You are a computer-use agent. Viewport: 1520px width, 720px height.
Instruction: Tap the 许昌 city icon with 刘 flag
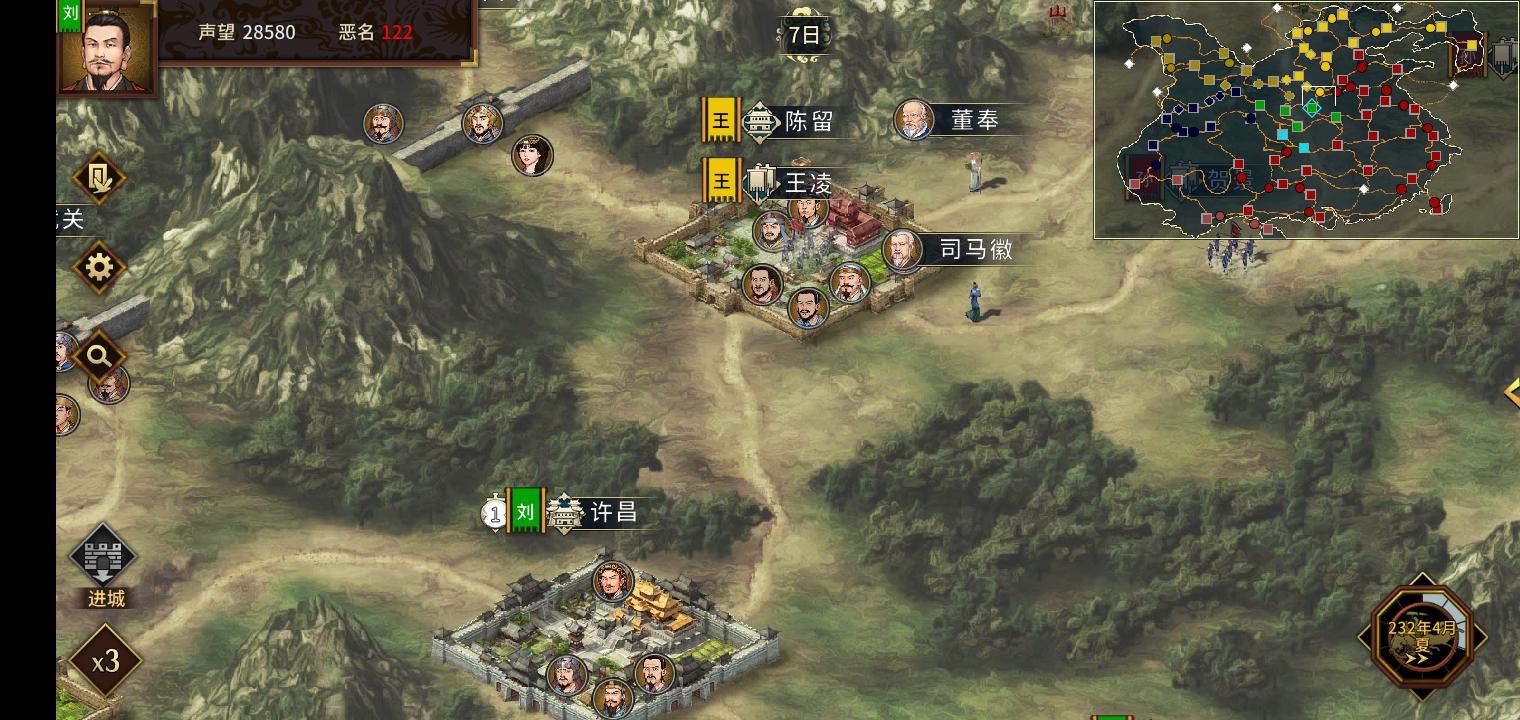tap(563, 512)
